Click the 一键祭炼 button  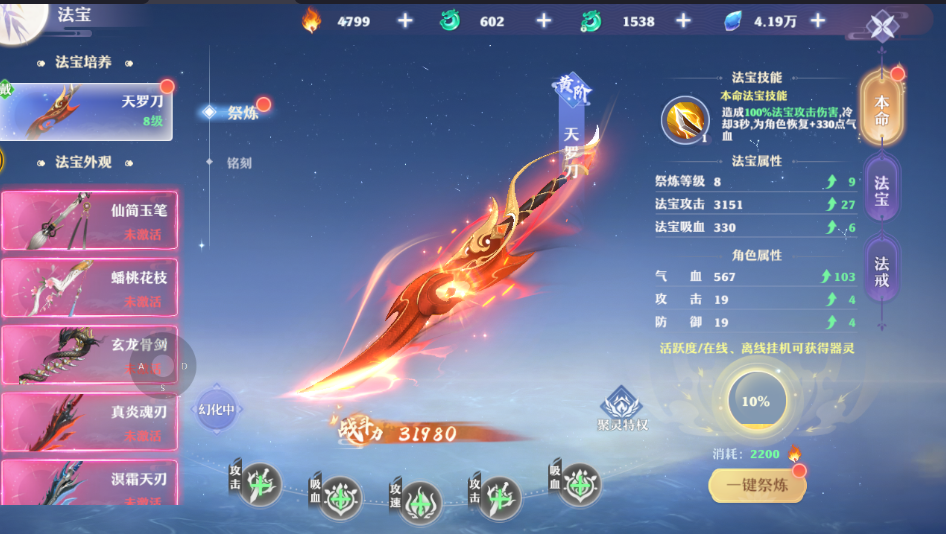click(757, 487)
